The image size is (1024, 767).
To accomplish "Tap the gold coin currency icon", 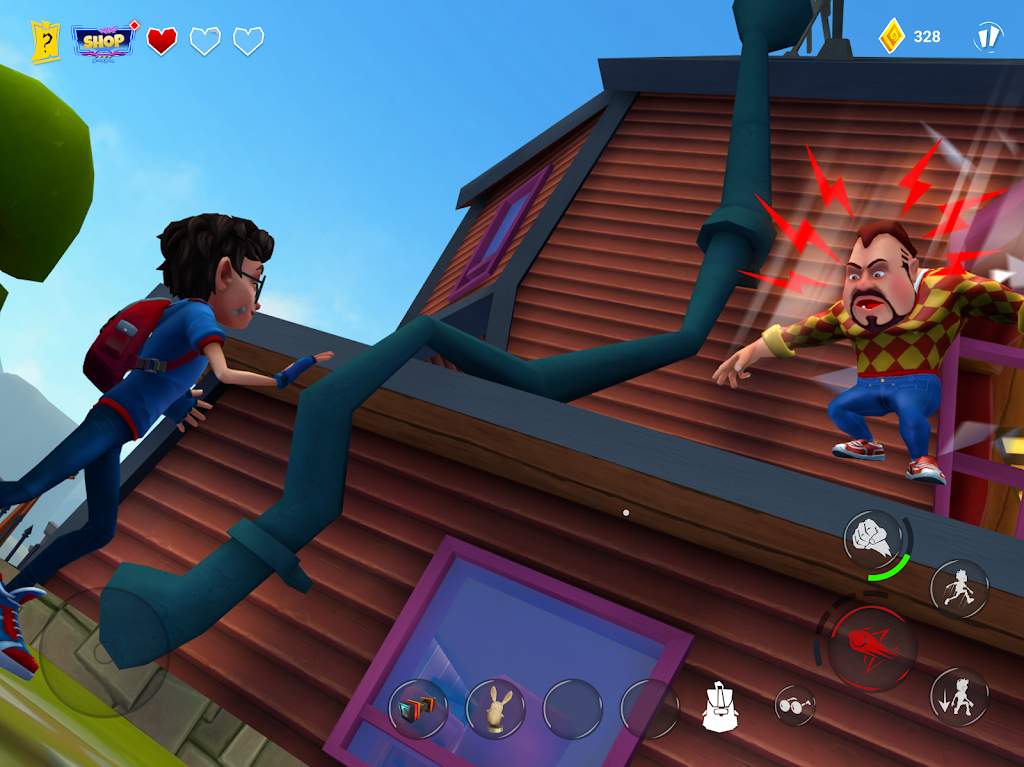I will coord(892,37).
